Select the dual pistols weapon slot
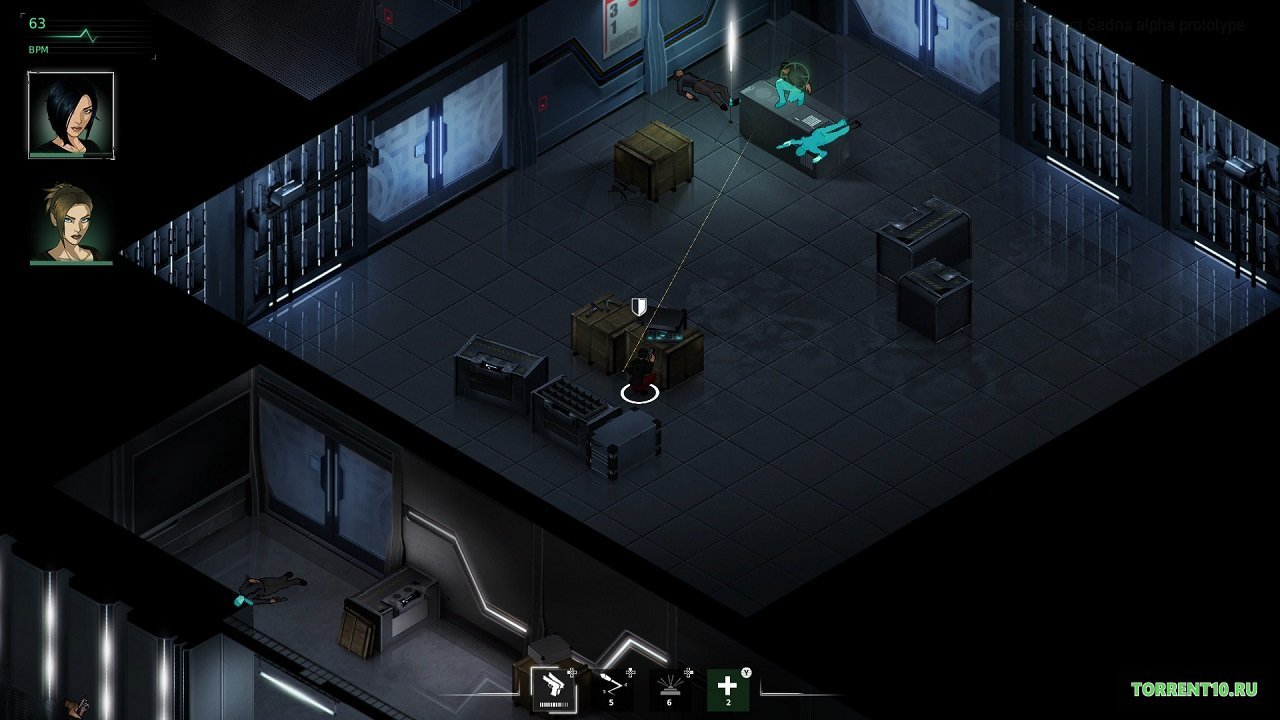The height and width of the screenshot is (720, 1280). click(x=554, y=690)
